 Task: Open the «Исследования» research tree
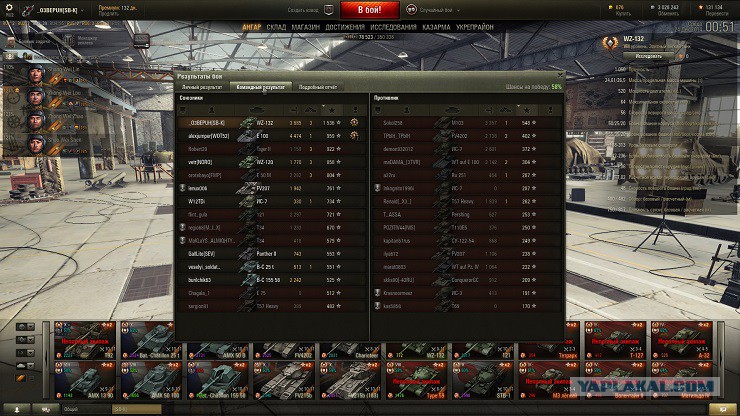click(x=392, y=27)
